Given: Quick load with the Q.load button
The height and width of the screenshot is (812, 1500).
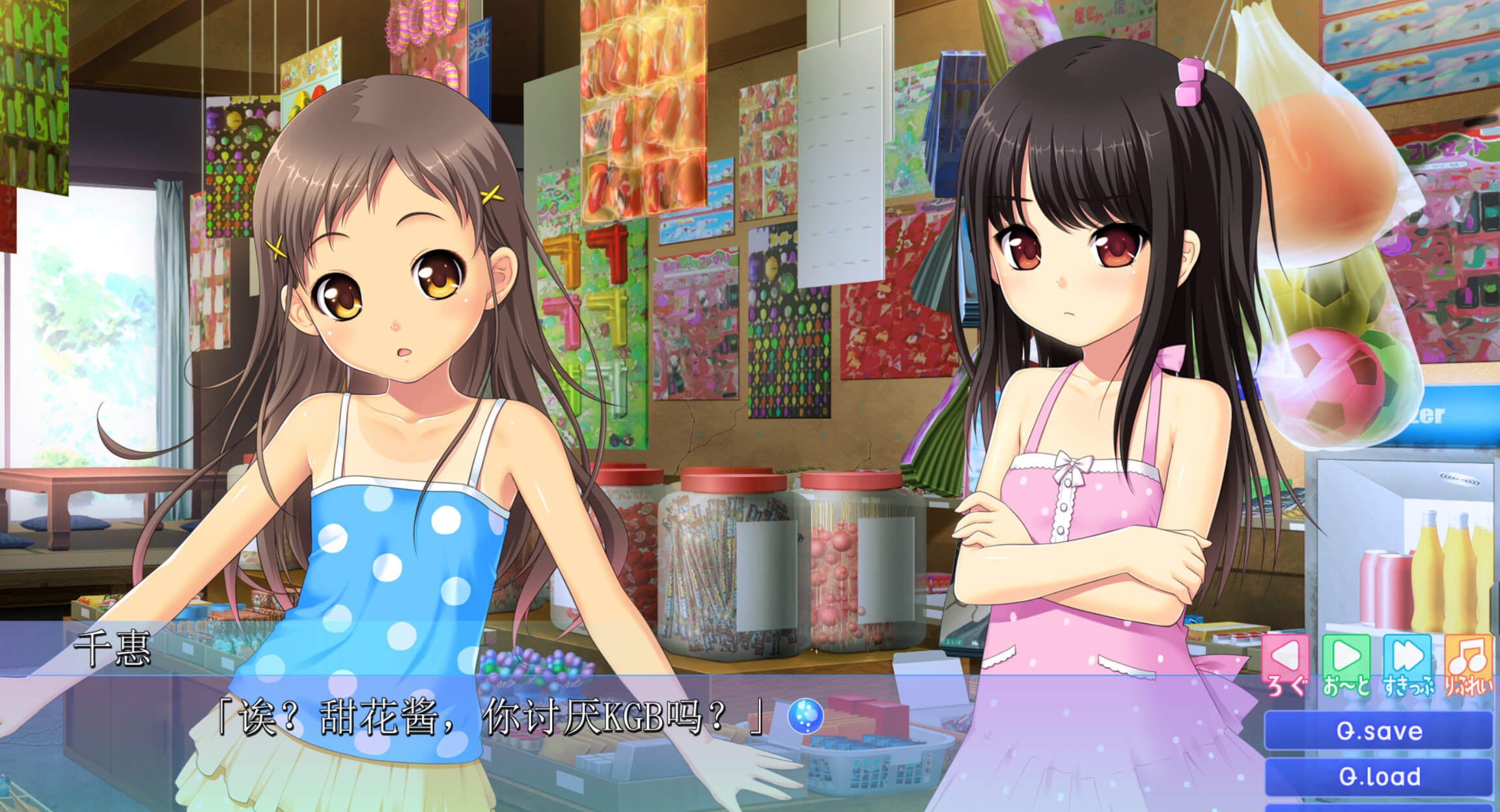Looking at the screenshot, I should [1378, 776].
